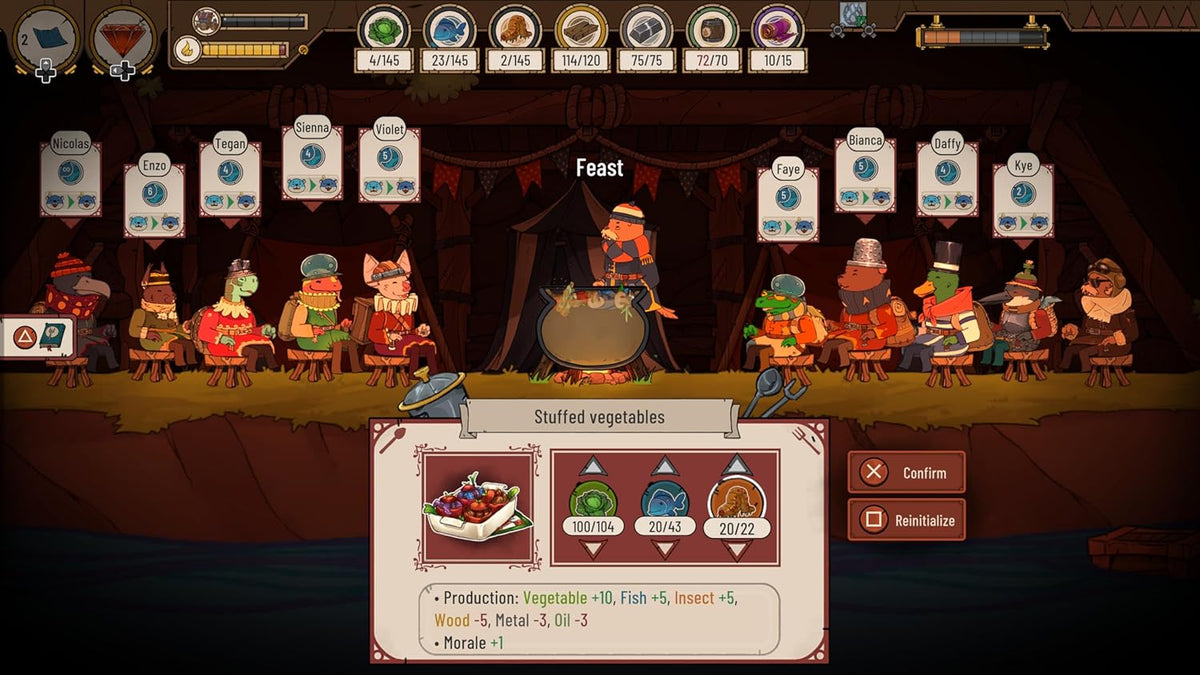Image resolution: width=1200 pixels, height=675 pixels.
Task: Select Enzo's character card
Action: tap(154, 199)
